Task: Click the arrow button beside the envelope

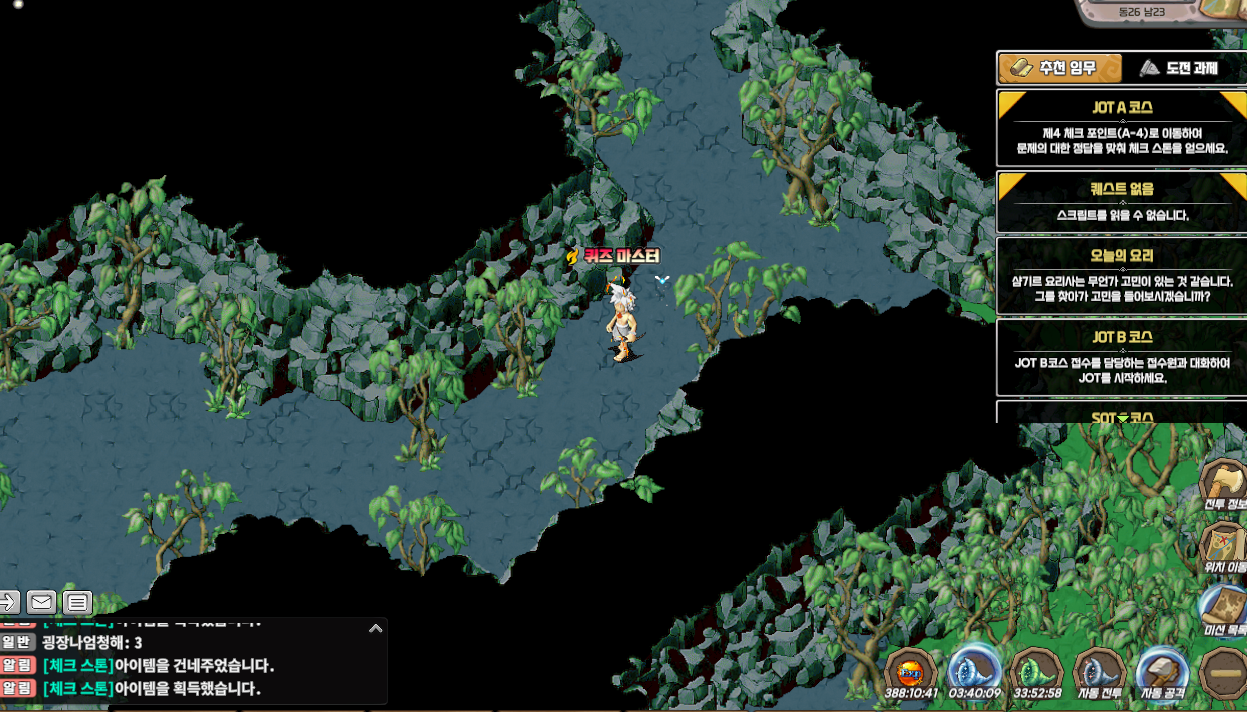Action: pyautogui.click(x=8, y=602)
